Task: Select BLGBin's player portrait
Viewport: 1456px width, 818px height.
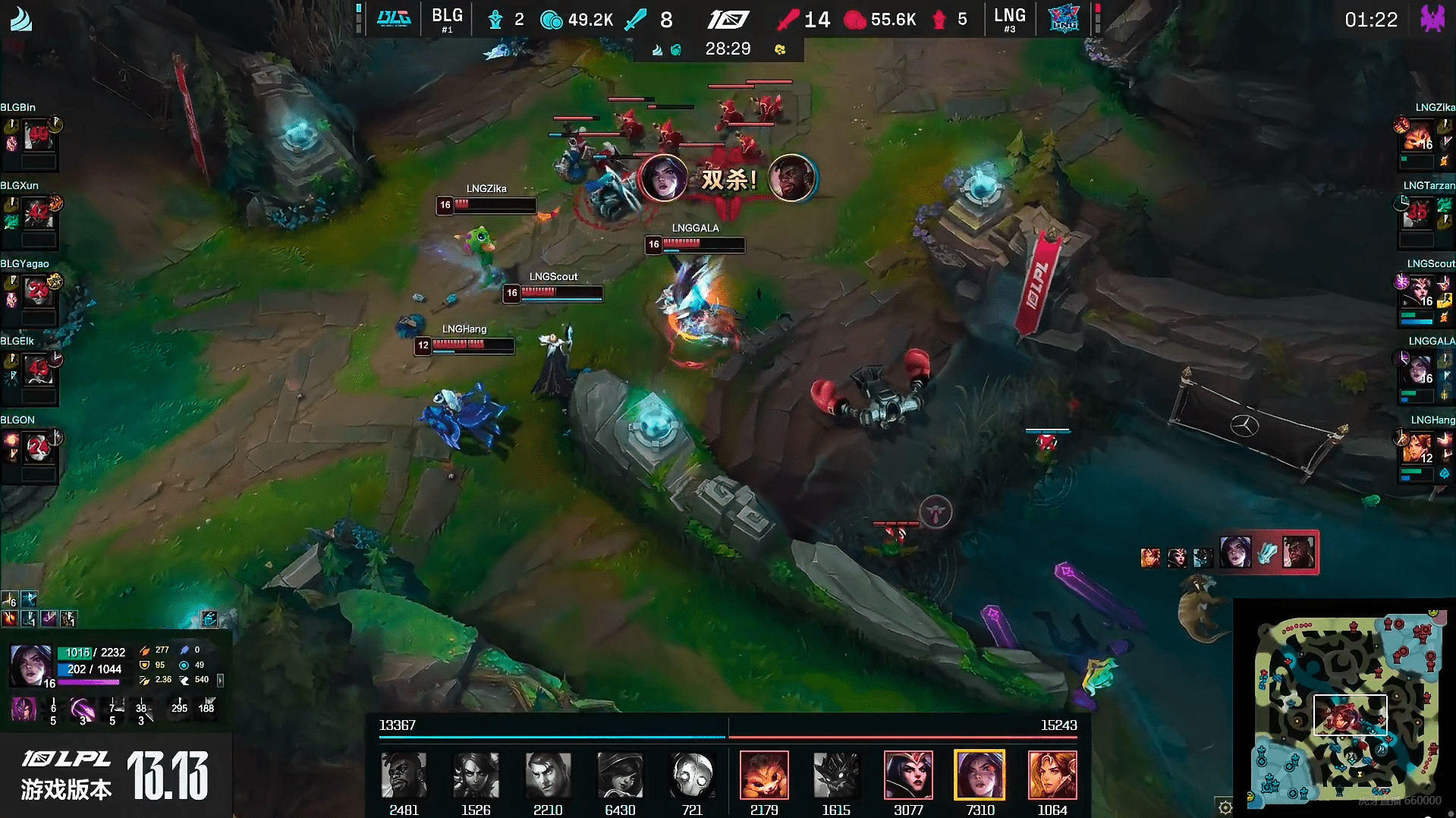Action: tap(38, 137)
